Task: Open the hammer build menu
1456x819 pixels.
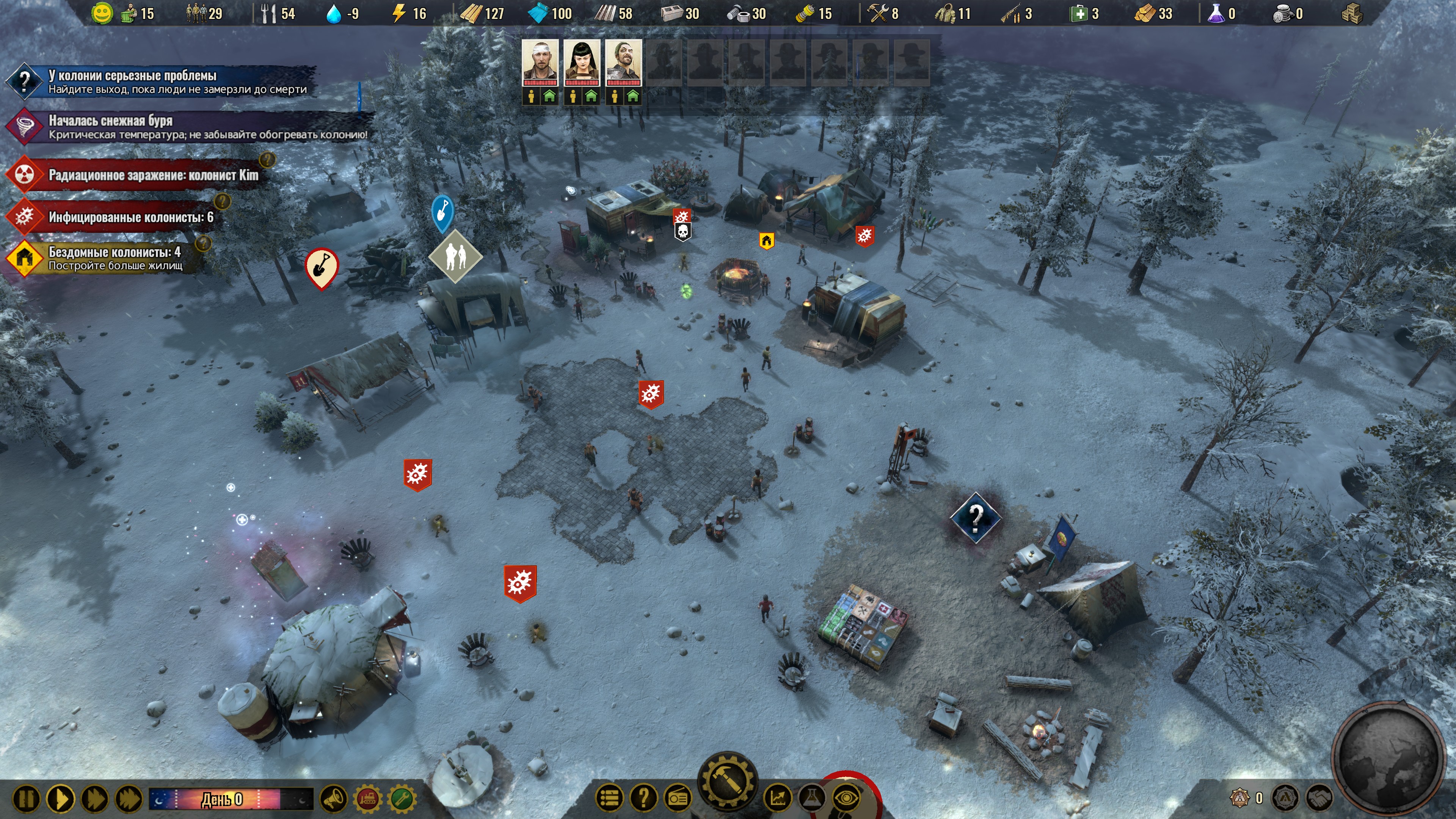Action: click(728, 783)
